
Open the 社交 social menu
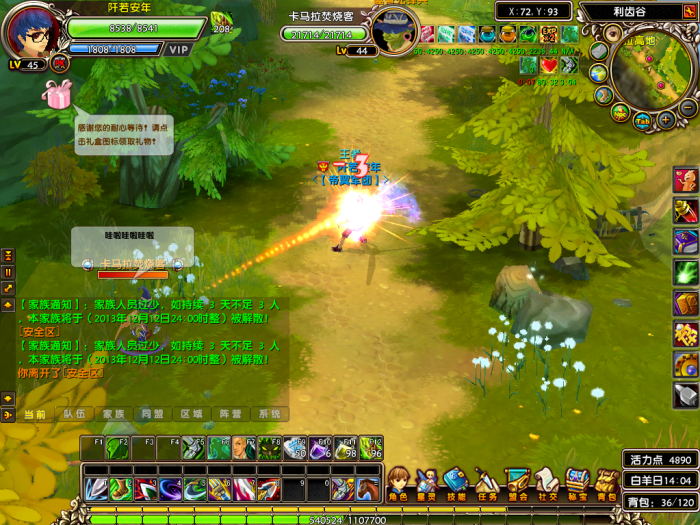coord(546,484)
